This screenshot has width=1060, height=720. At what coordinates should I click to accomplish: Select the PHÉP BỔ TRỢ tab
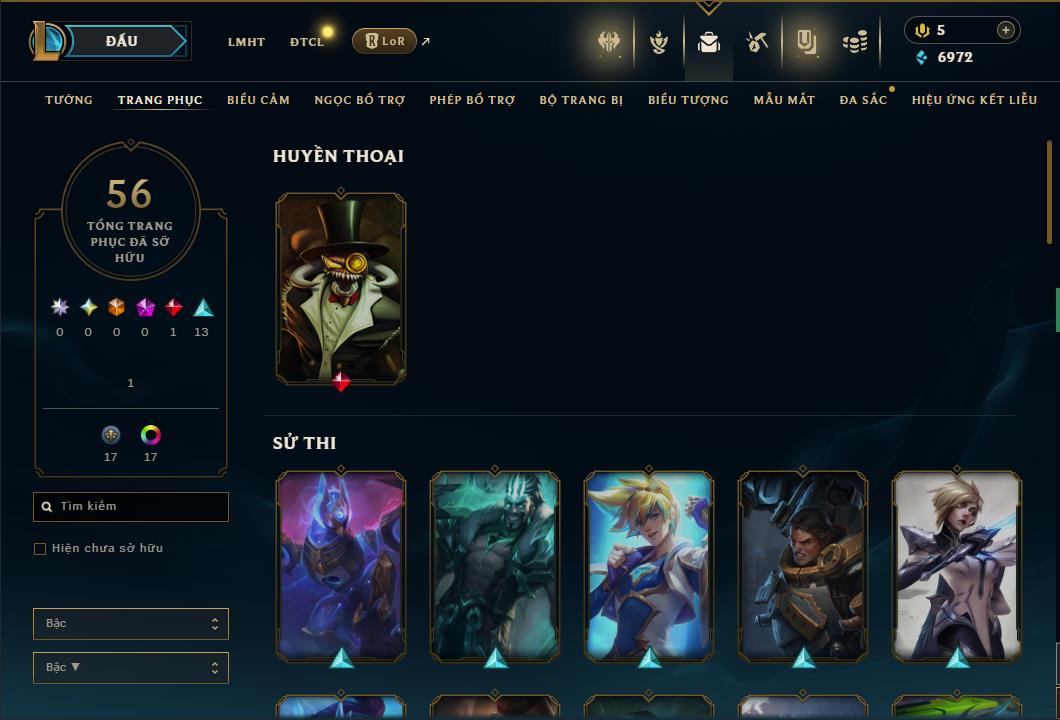[472, 100]
